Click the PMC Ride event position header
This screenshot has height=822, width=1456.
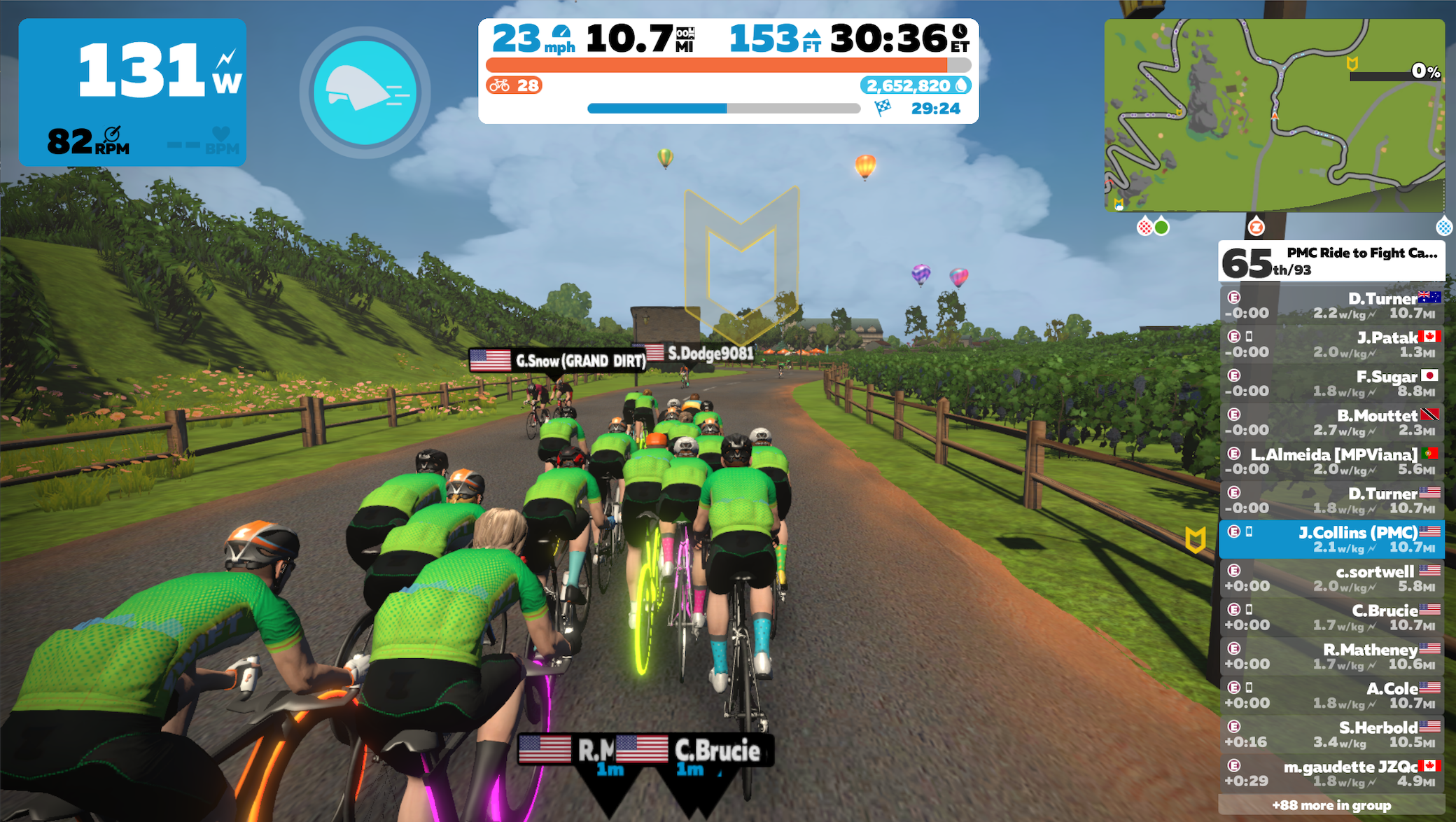pos(1331,261)
